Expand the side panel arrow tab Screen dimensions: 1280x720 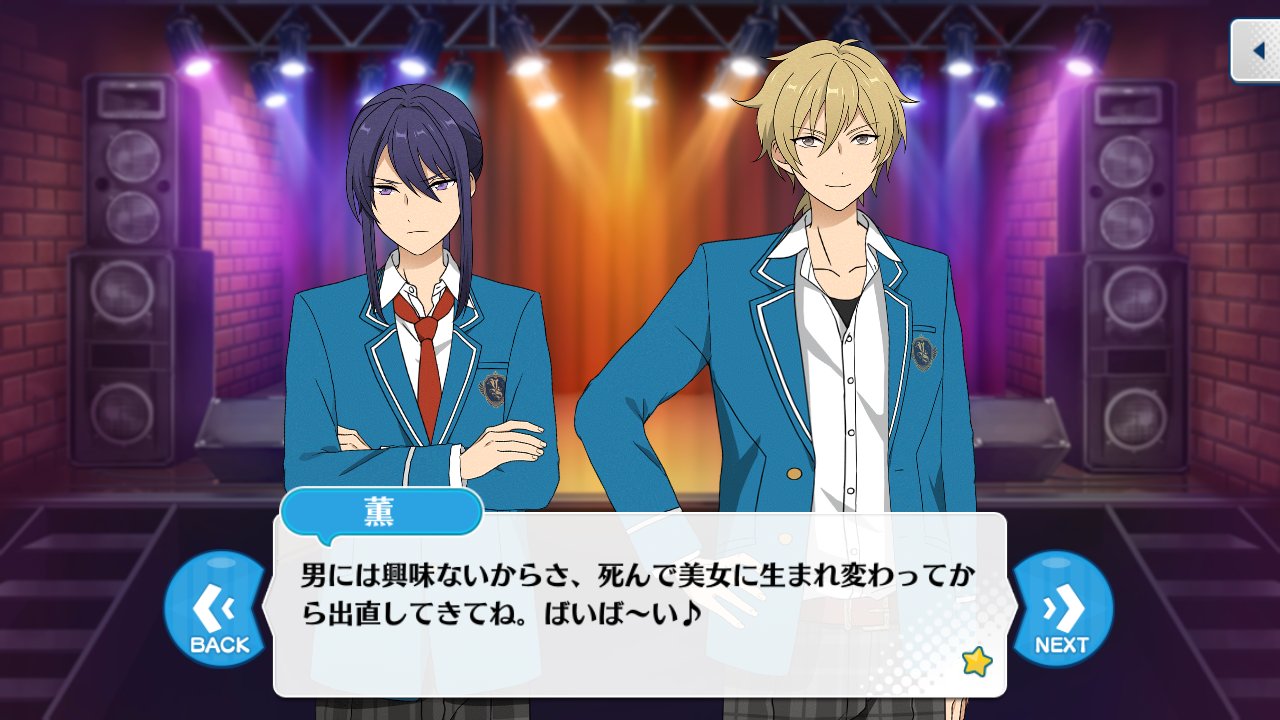pyautogui.click(x=1256, y=50)
